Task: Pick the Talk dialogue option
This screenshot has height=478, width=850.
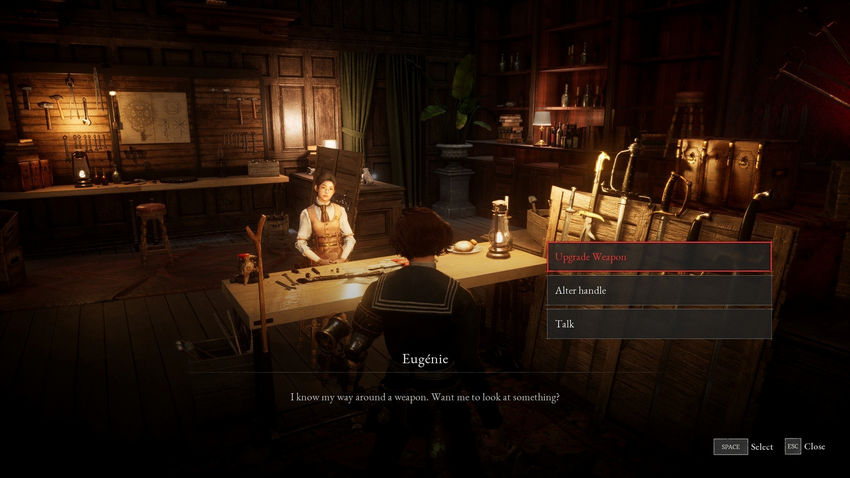Action: 659,323
